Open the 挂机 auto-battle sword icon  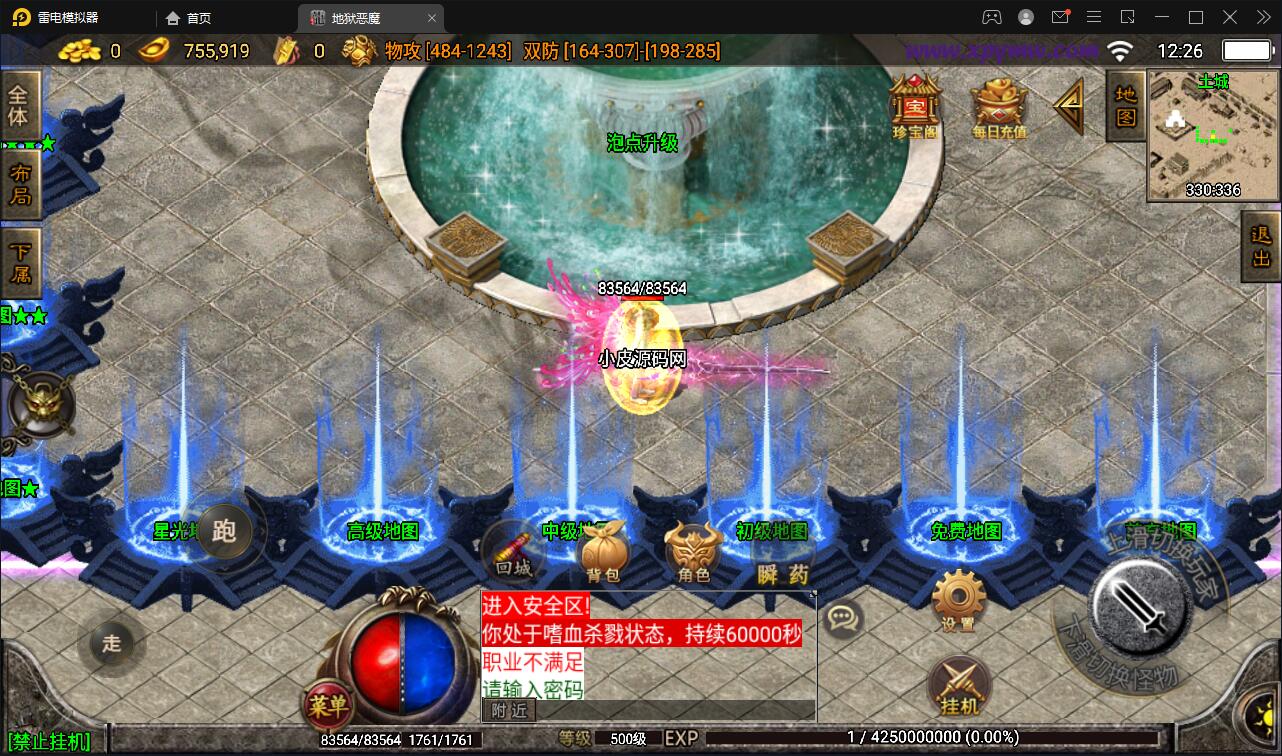[x=959, y=683]
